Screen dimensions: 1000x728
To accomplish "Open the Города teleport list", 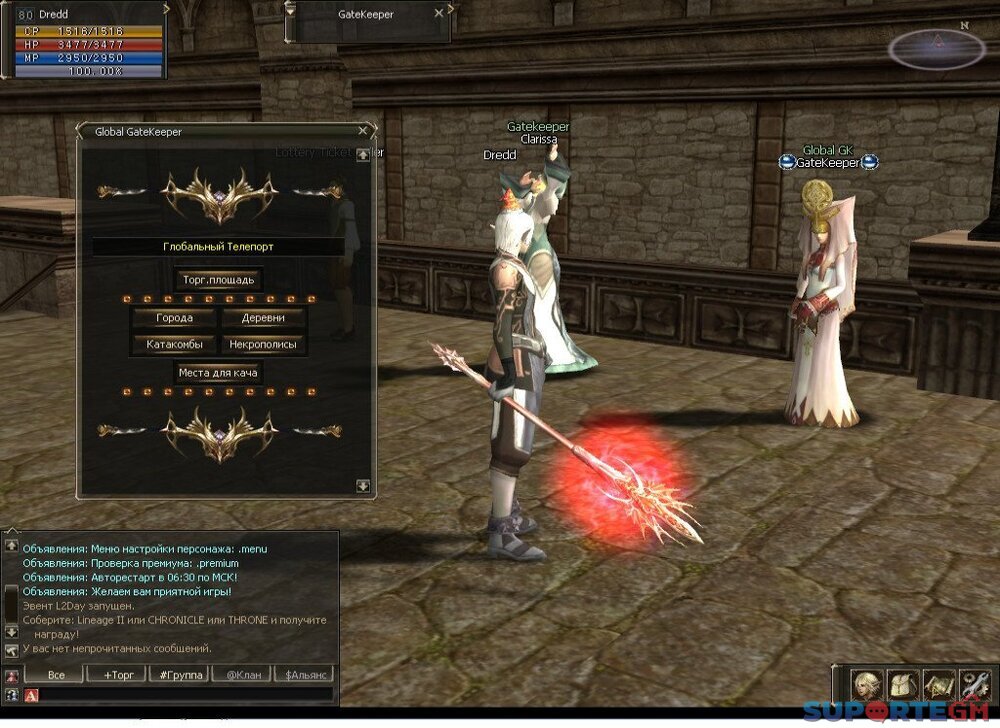I will (174, 319).
